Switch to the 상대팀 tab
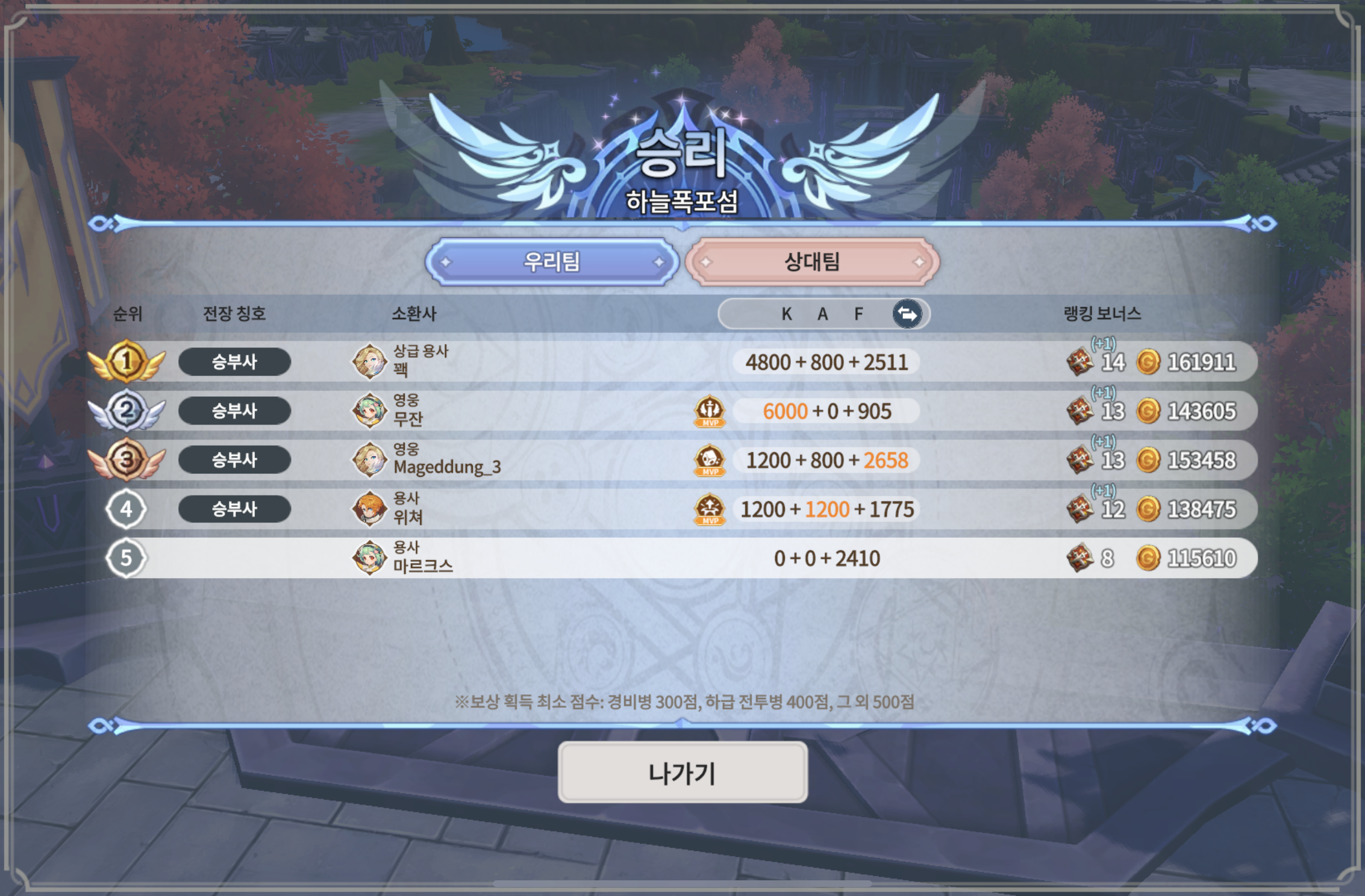Screen dimensions: 1365x896 pyautogui.click(x=812, y=262)
